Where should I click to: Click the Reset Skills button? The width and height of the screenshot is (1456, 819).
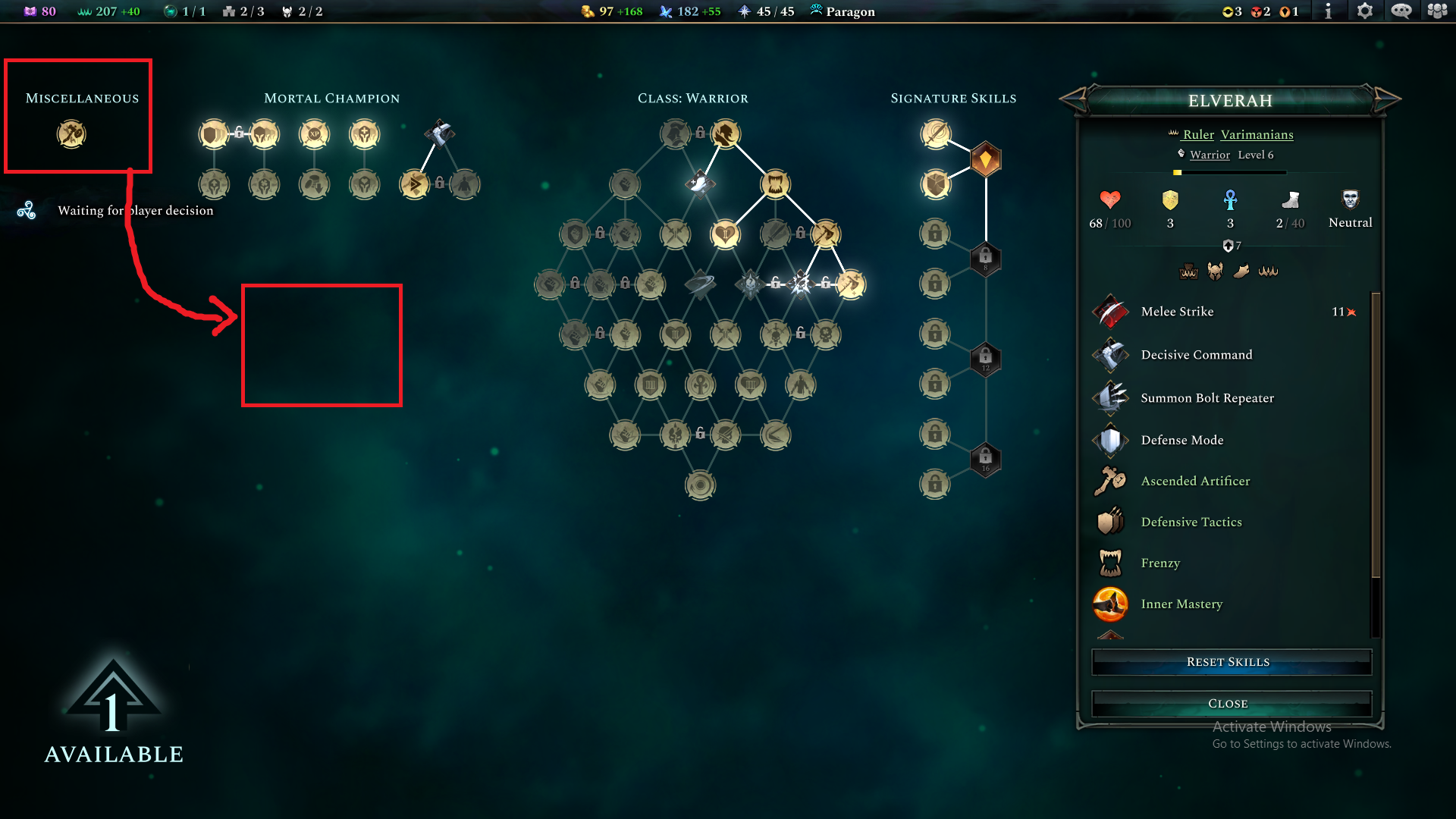point(1228,661)
